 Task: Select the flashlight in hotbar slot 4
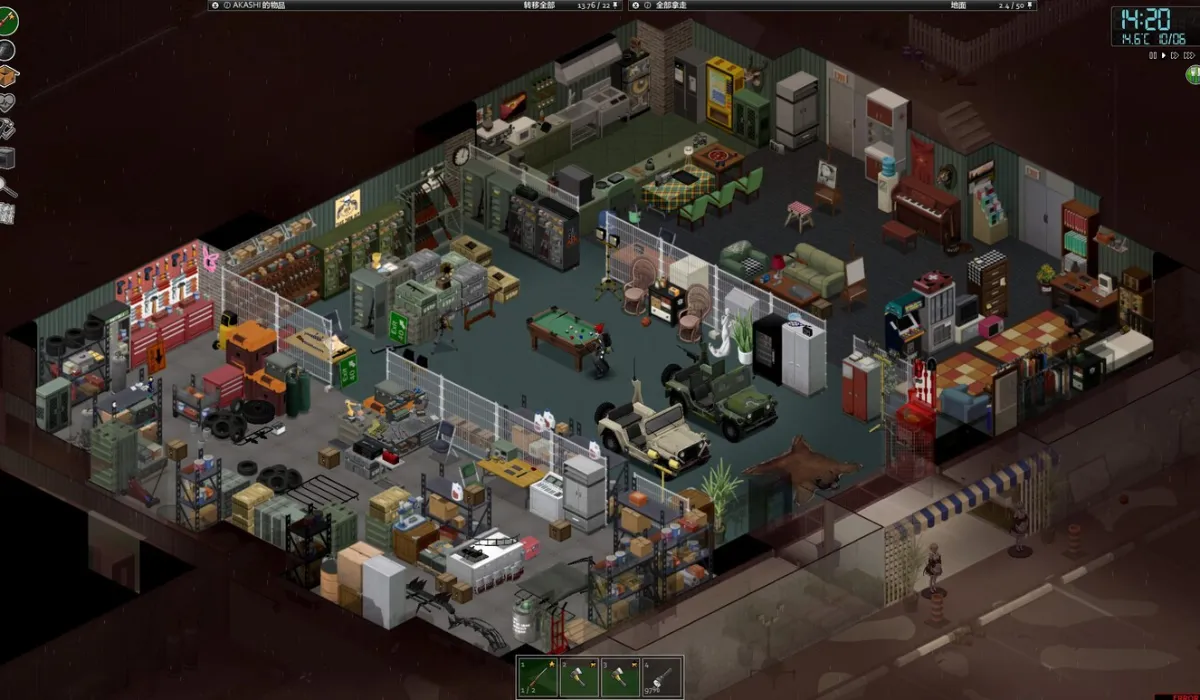(659, 677)
